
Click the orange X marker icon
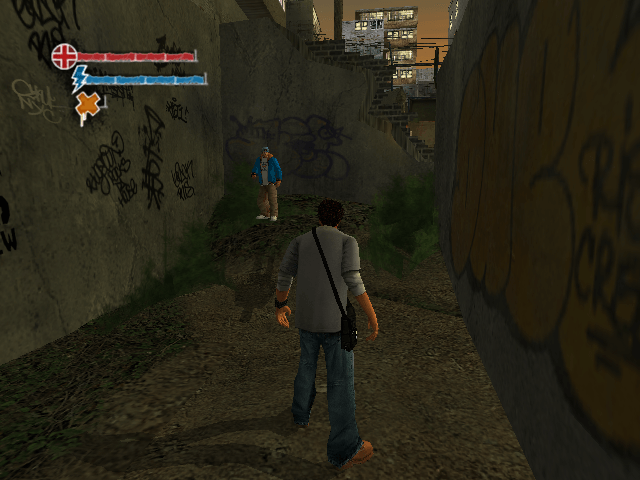(89, 104)
